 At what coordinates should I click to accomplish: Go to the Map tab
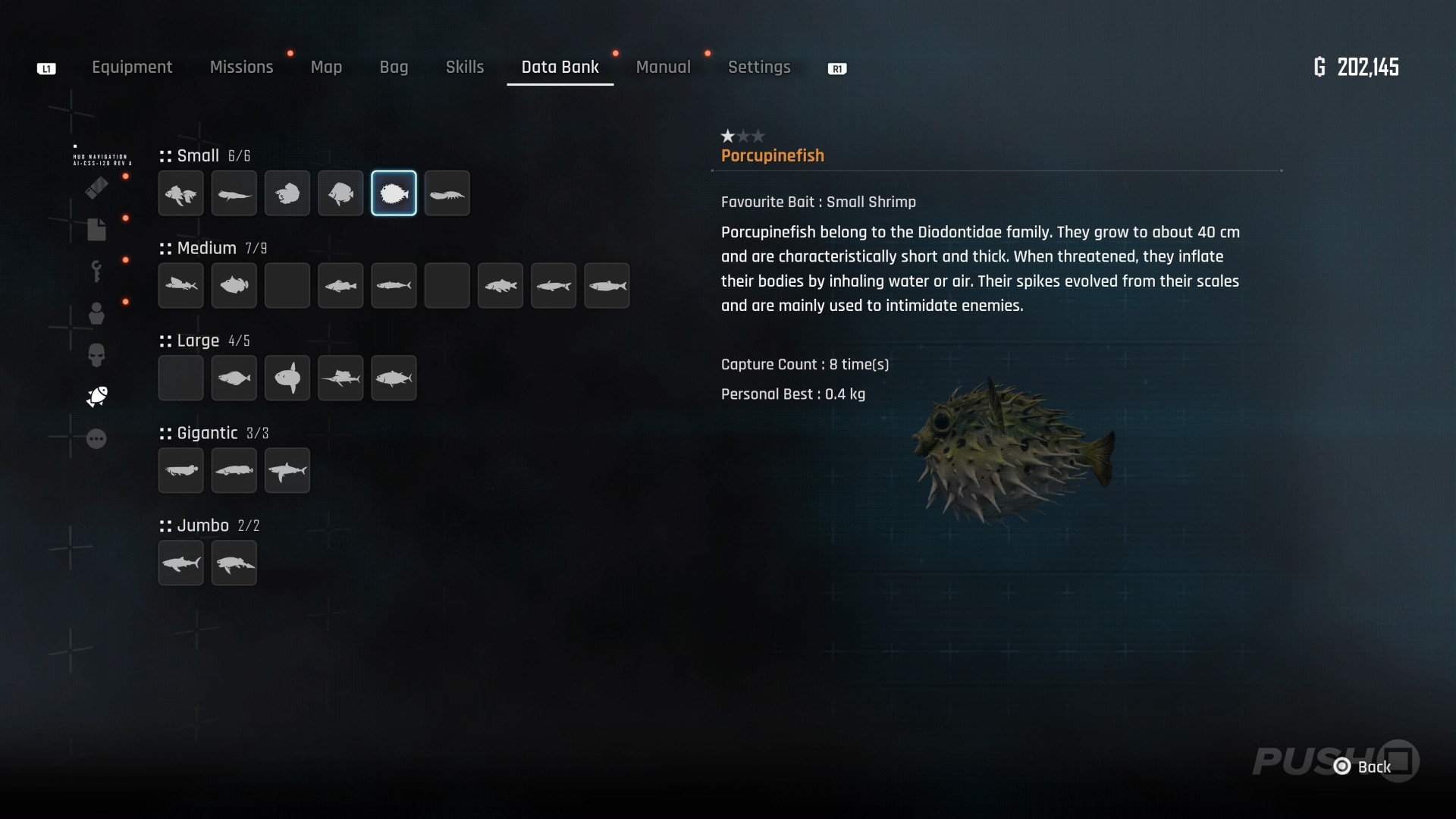click(x=326, y=67)
